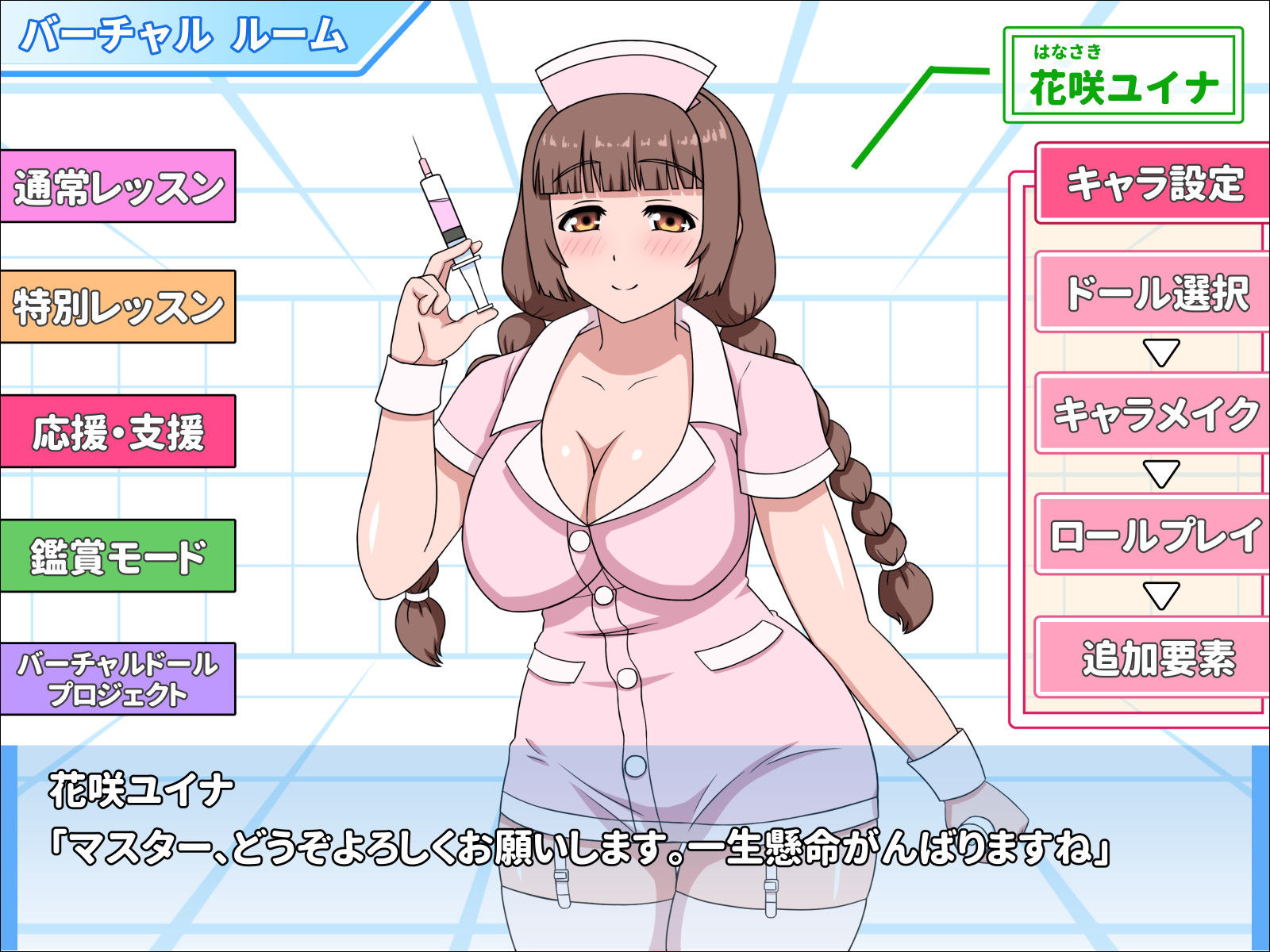Click the 応援・支援 (Support) option
The height and width of the screenshot is (952, 1270).
point(119,430)
